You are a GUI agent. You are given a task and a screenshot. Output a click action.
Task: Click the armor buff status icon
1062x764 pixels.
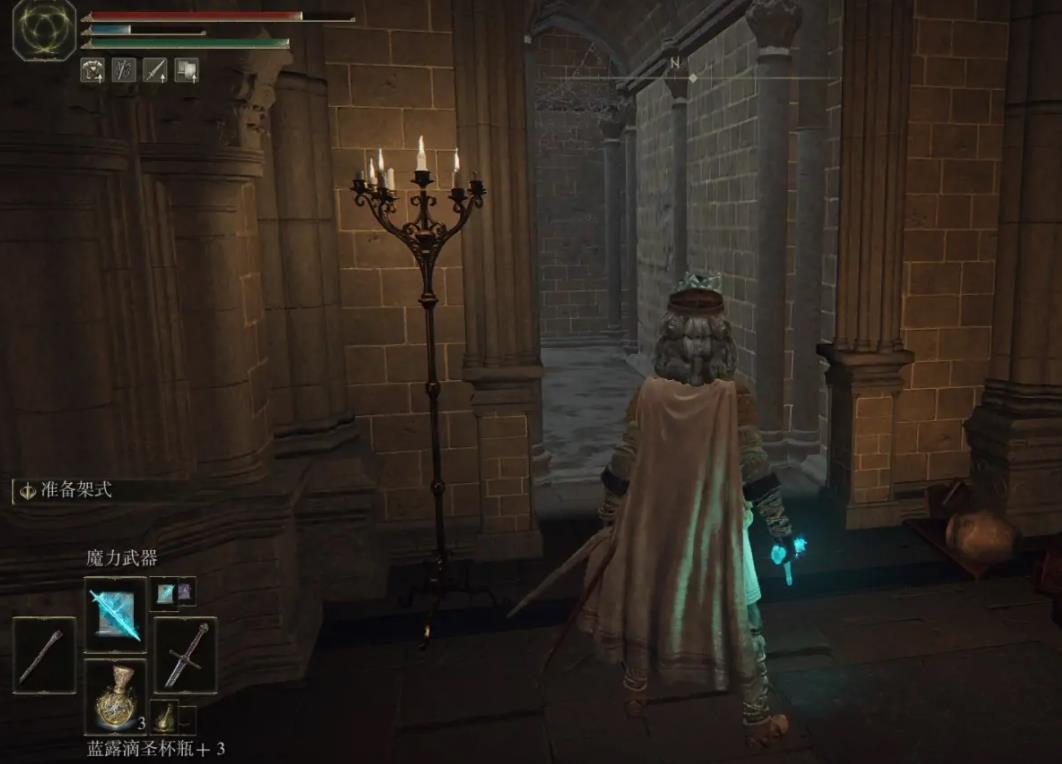(92, 70)
